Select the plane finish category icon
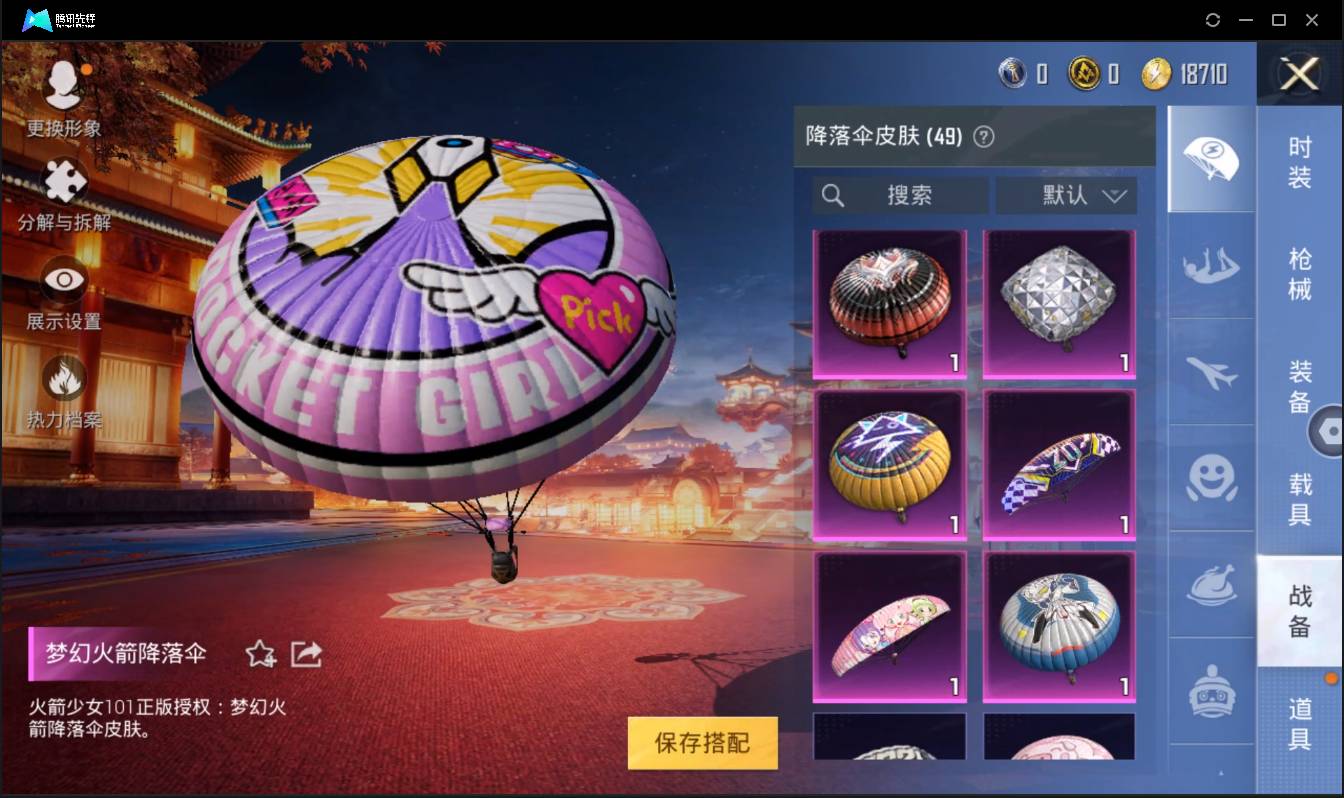 (x=1211, y=372)
